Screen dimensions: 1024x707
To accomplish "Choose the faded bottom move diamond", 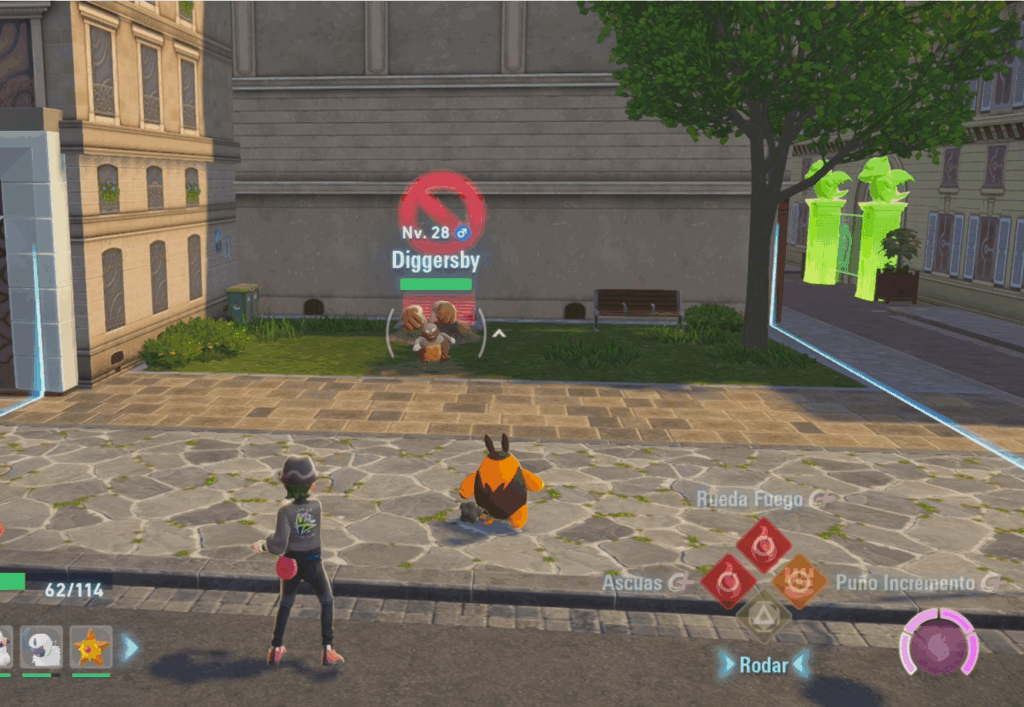I will point(764,617).
